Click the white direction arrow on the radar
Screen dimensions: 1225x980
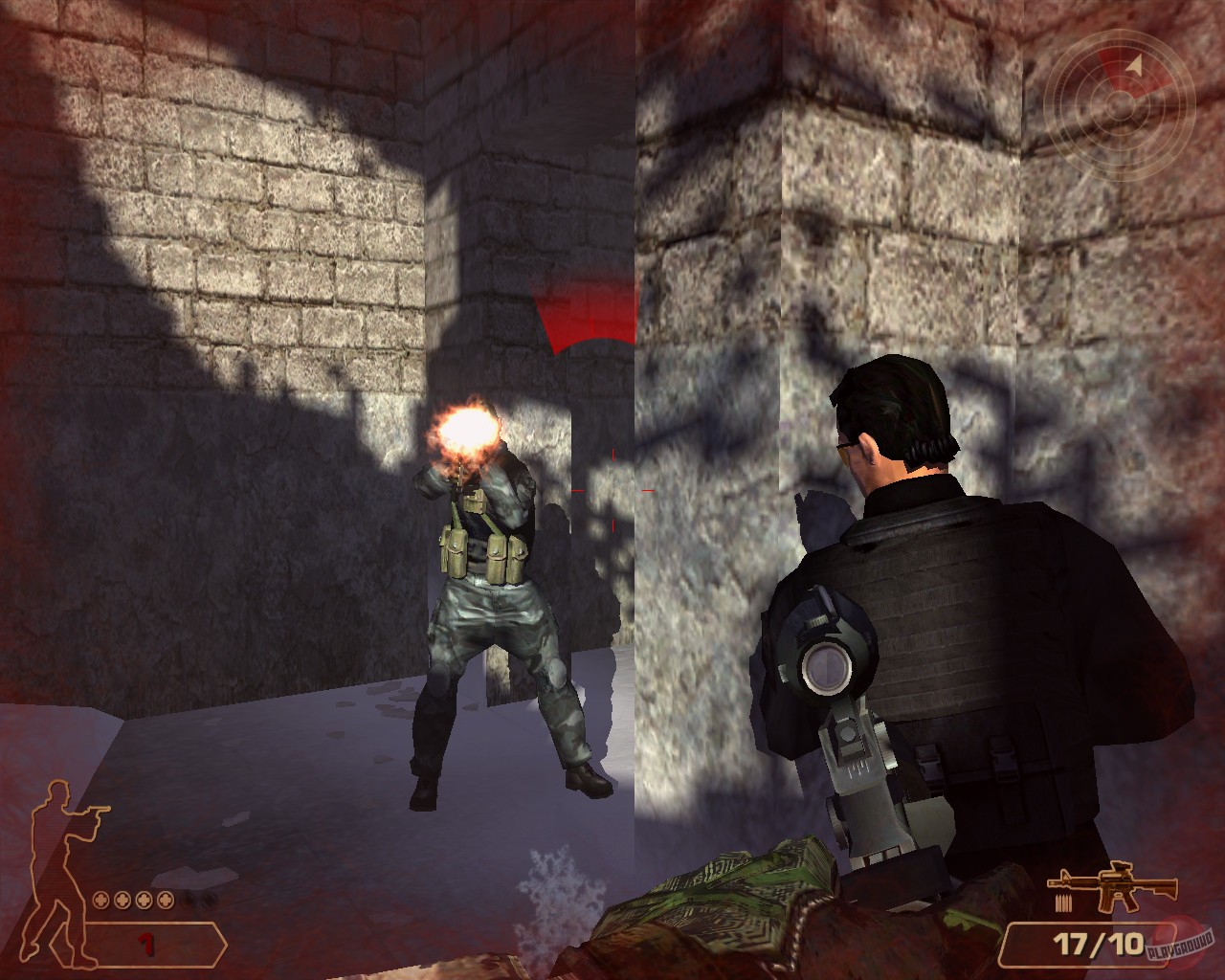(x=1134, y=64)
